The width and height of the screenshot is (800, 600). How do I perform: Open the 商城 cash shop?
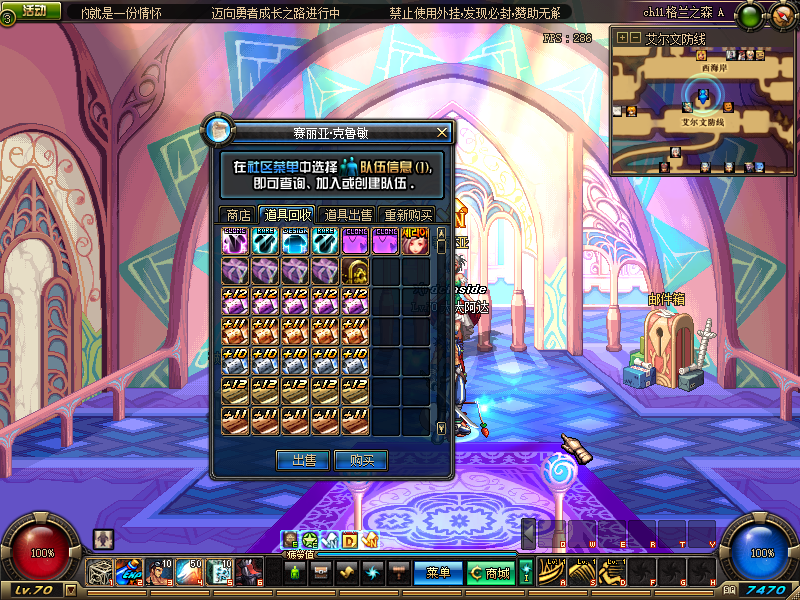[x=491, y=572]
